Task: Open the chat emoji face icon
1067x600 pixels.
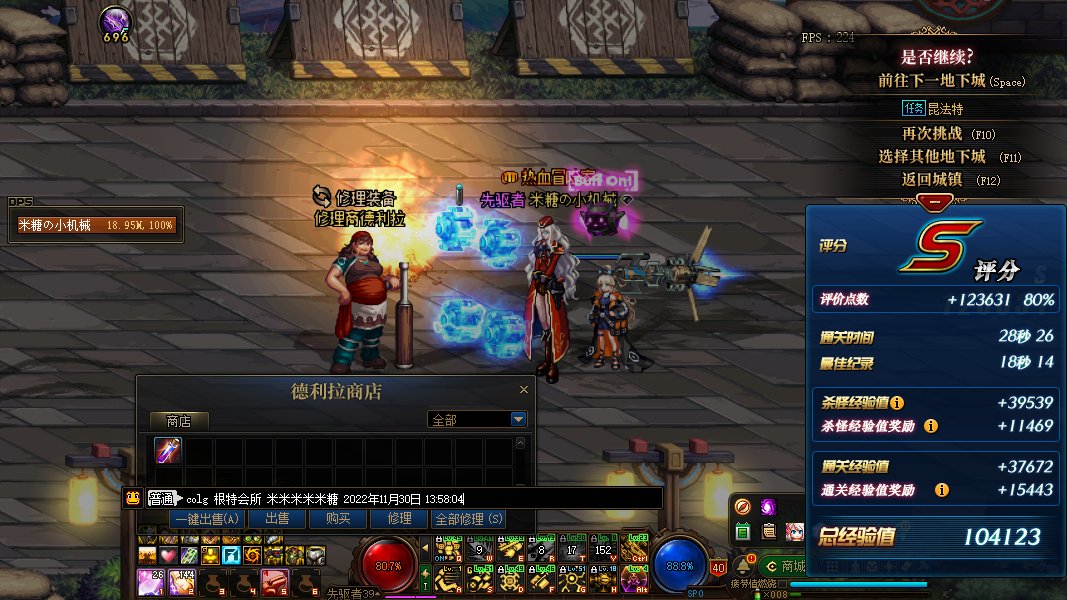Action: point(132,497)
